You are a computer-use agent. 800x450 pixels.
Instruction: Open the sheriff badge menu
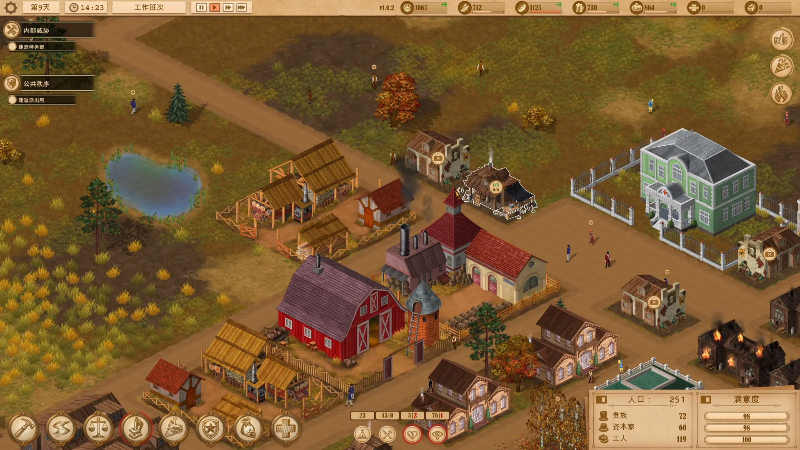point(211,428)
